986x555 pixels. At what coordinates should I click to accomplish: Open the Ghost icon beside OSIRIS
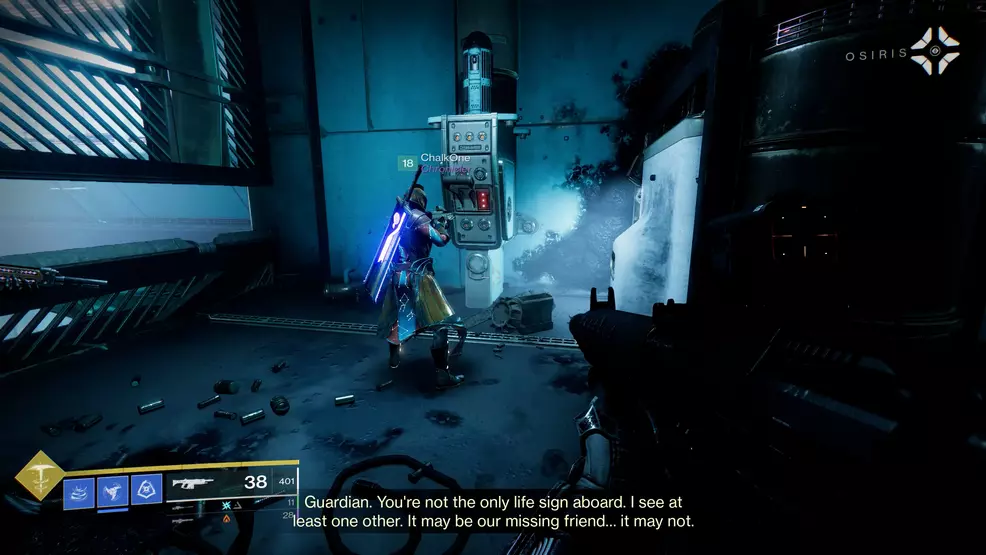934,51
